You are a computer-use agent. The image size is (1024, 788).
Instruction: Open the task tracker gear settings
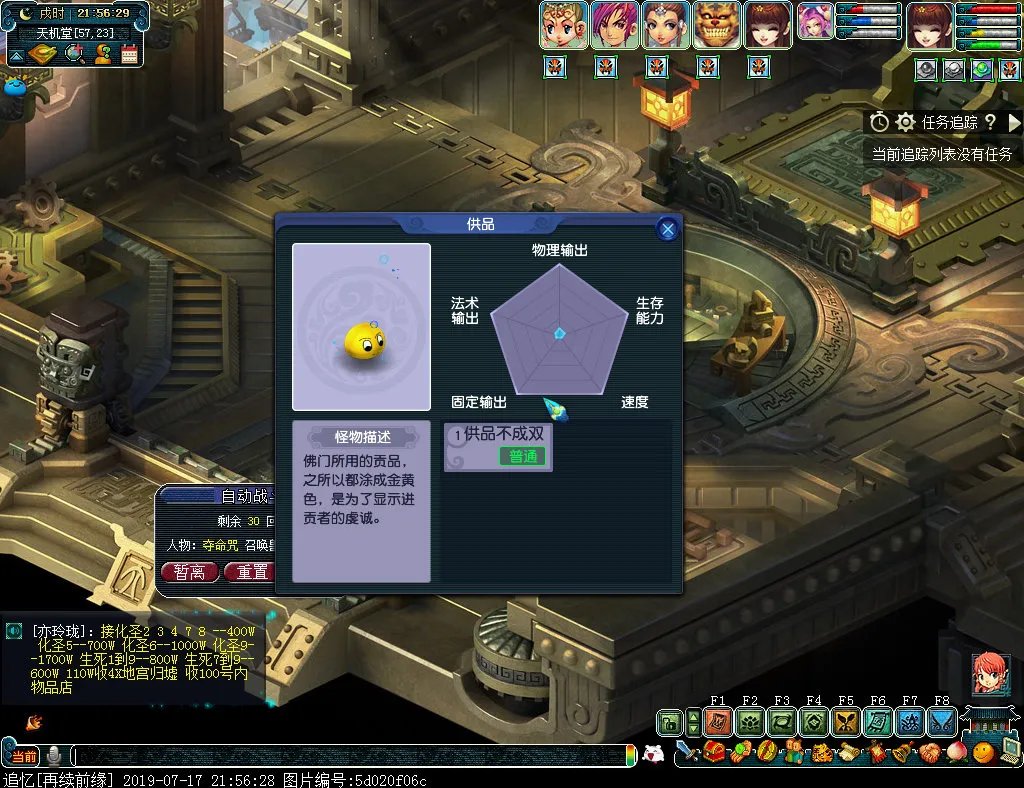[x=906, y=122]
